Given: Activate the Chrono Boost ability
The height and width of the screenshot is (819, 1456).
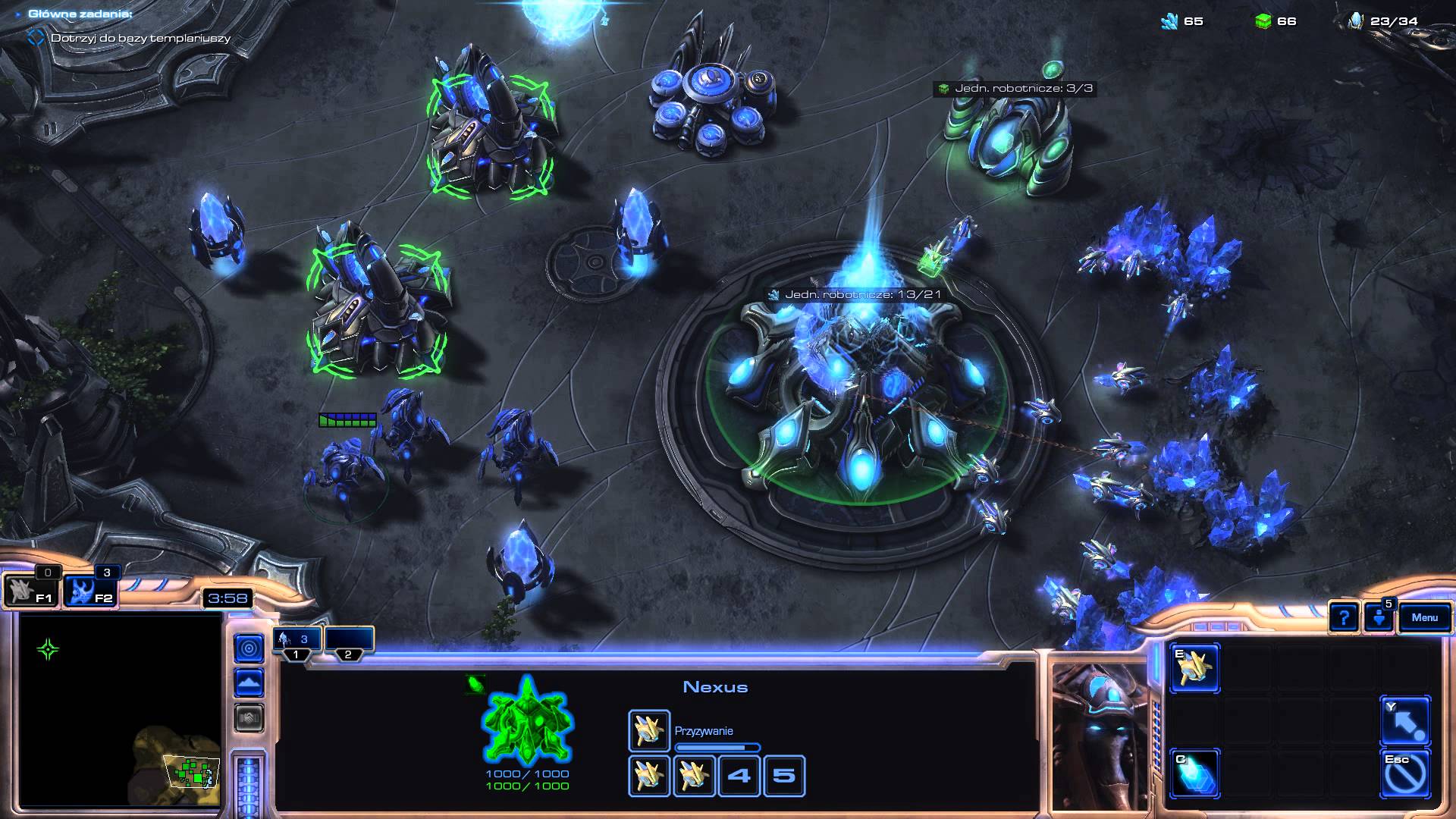Looking at the screenshot, I should [1194, 773].
